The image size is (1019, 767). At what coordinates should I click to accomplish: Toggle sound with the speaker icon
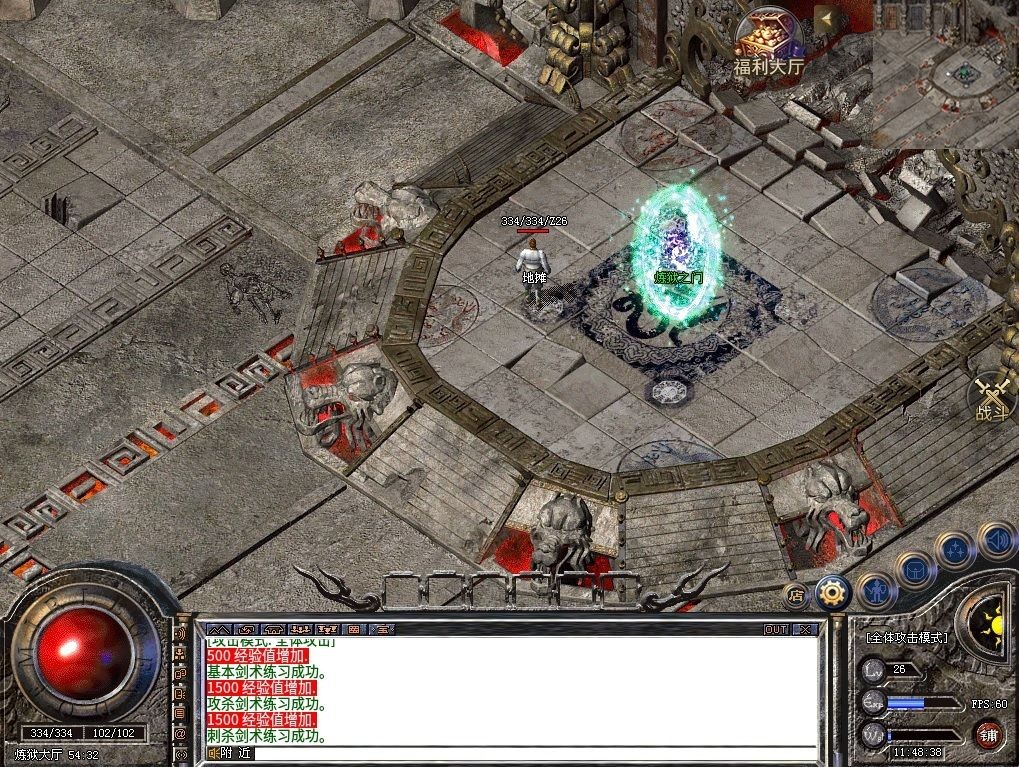click(x=994, y=541)
